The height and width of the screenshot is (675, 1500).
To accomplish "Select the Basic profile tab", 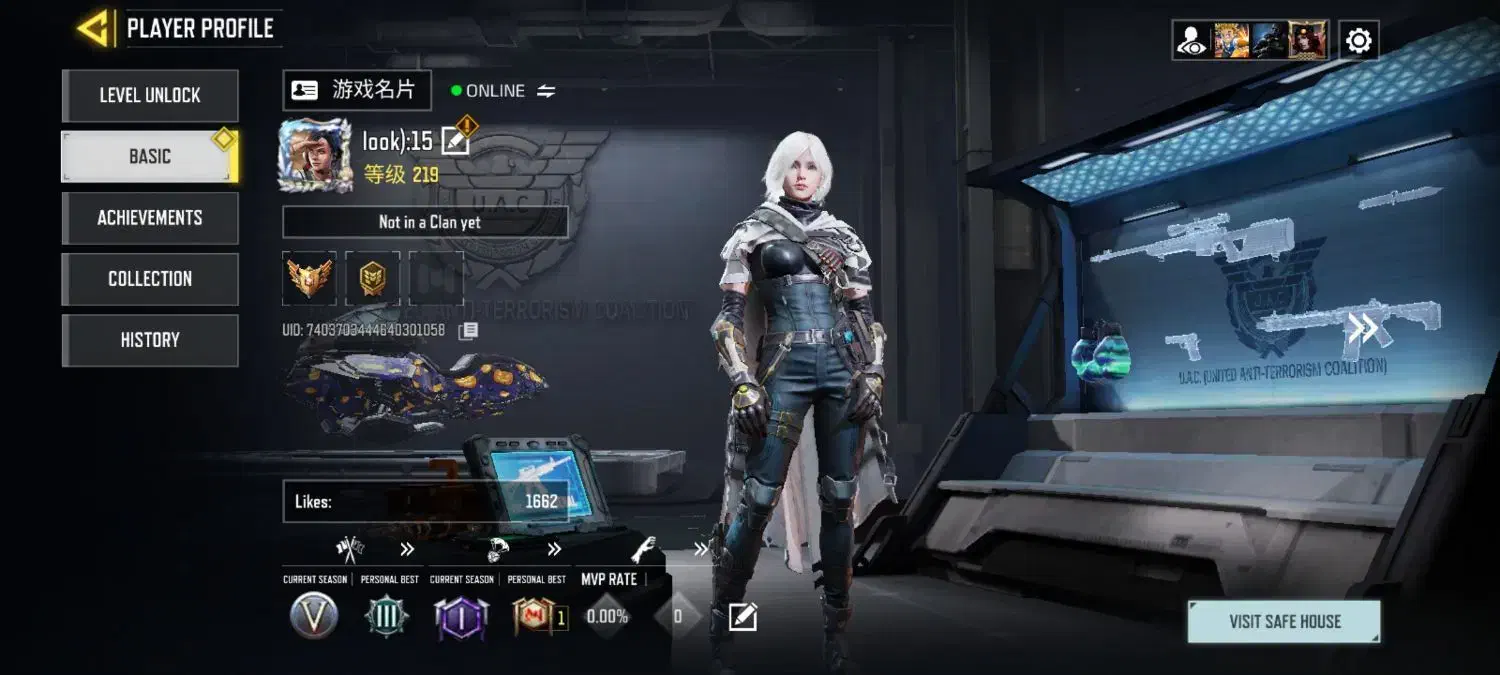I will coord(150,157).
